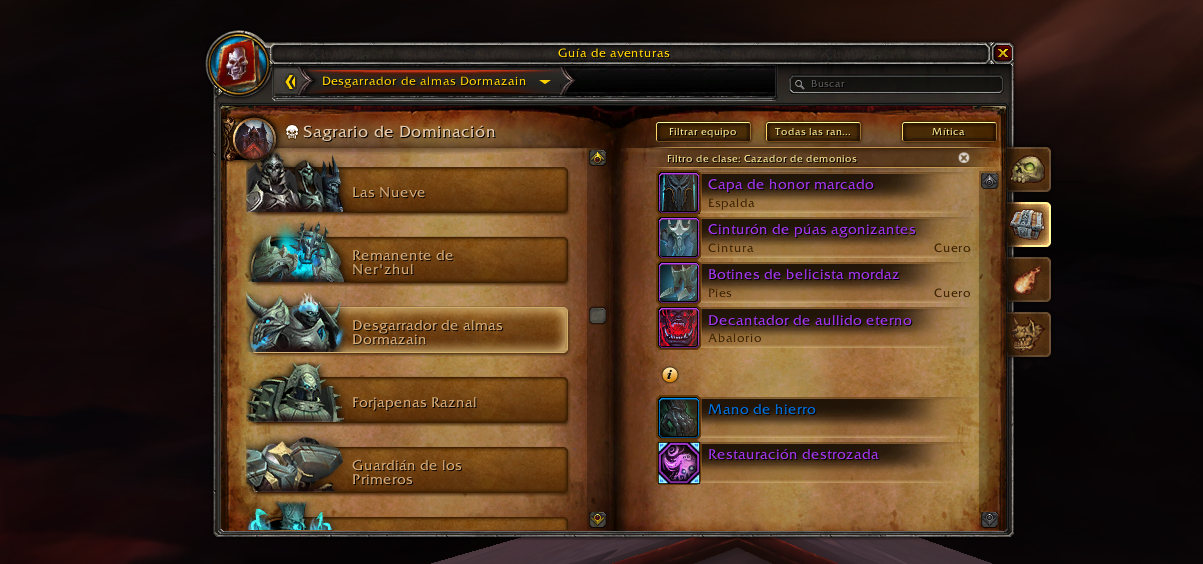This screenshot has width=1203, height=564.
Task: Select Desgarrador de almas Dormazain in boss list
Action: click(x=408, y=331)
